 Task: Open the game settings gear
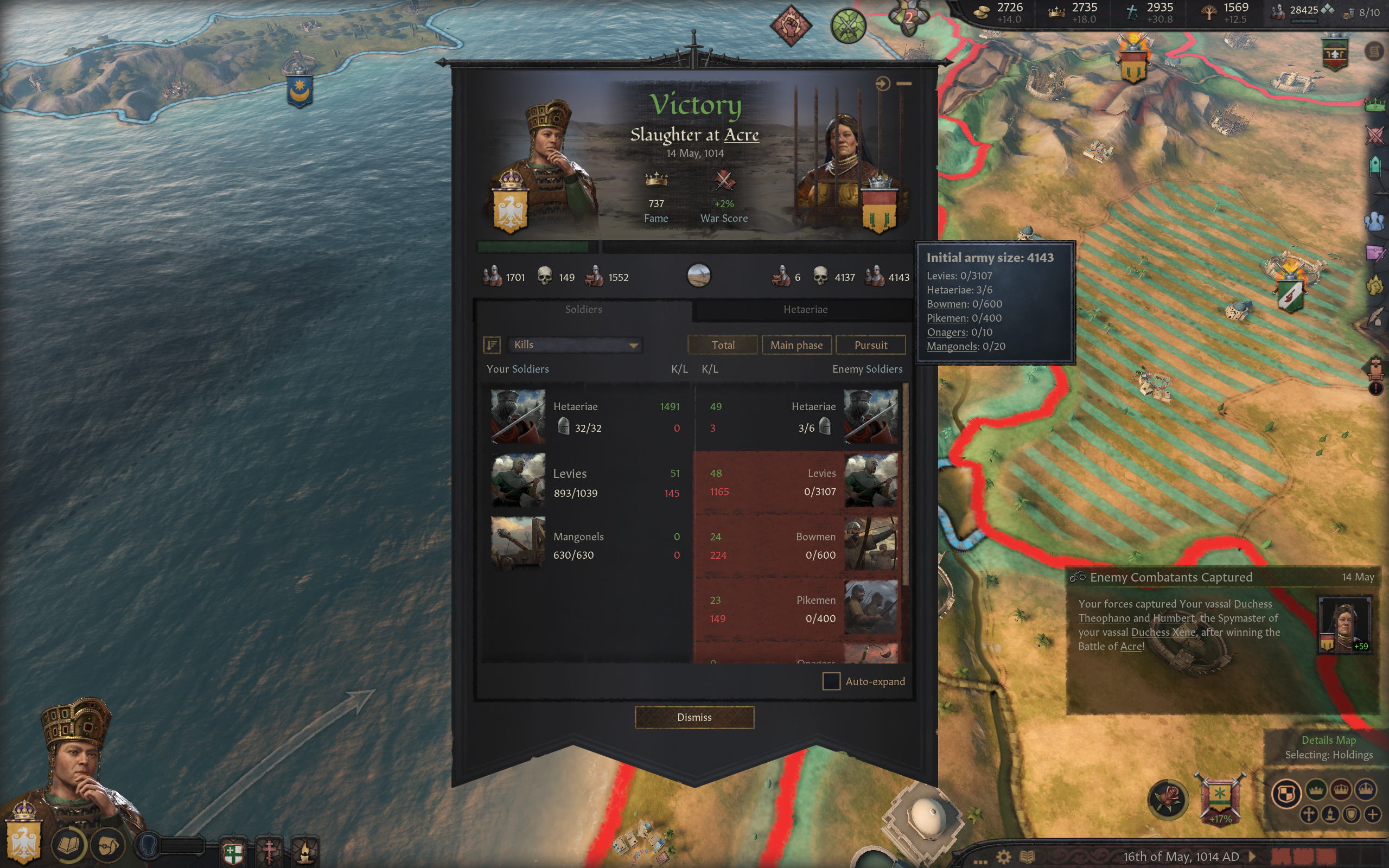[1003, 857]
